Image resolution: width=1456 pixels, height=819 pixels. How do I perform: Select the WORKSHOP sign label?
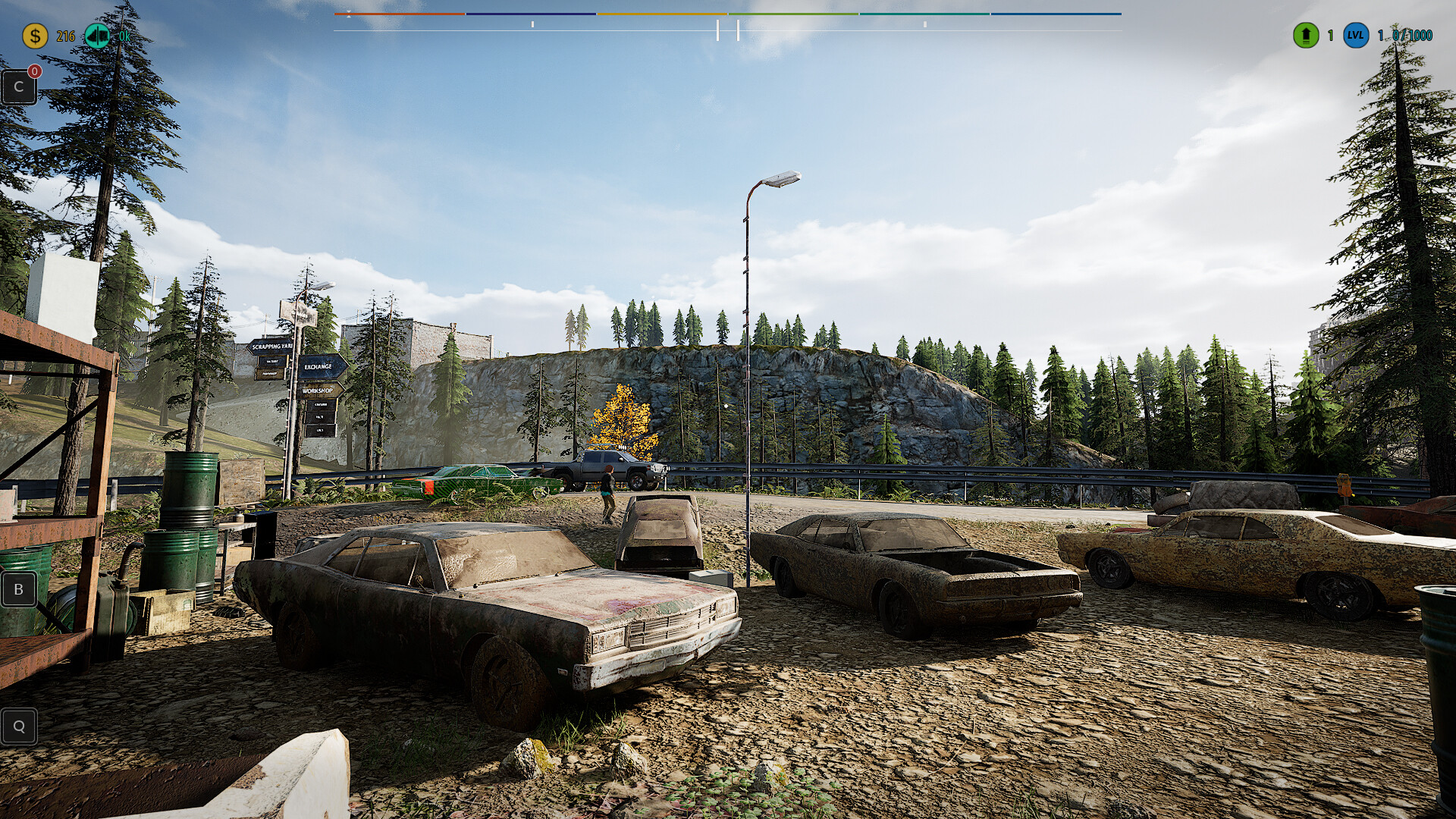pyautogui.click(x=317, y=389)
